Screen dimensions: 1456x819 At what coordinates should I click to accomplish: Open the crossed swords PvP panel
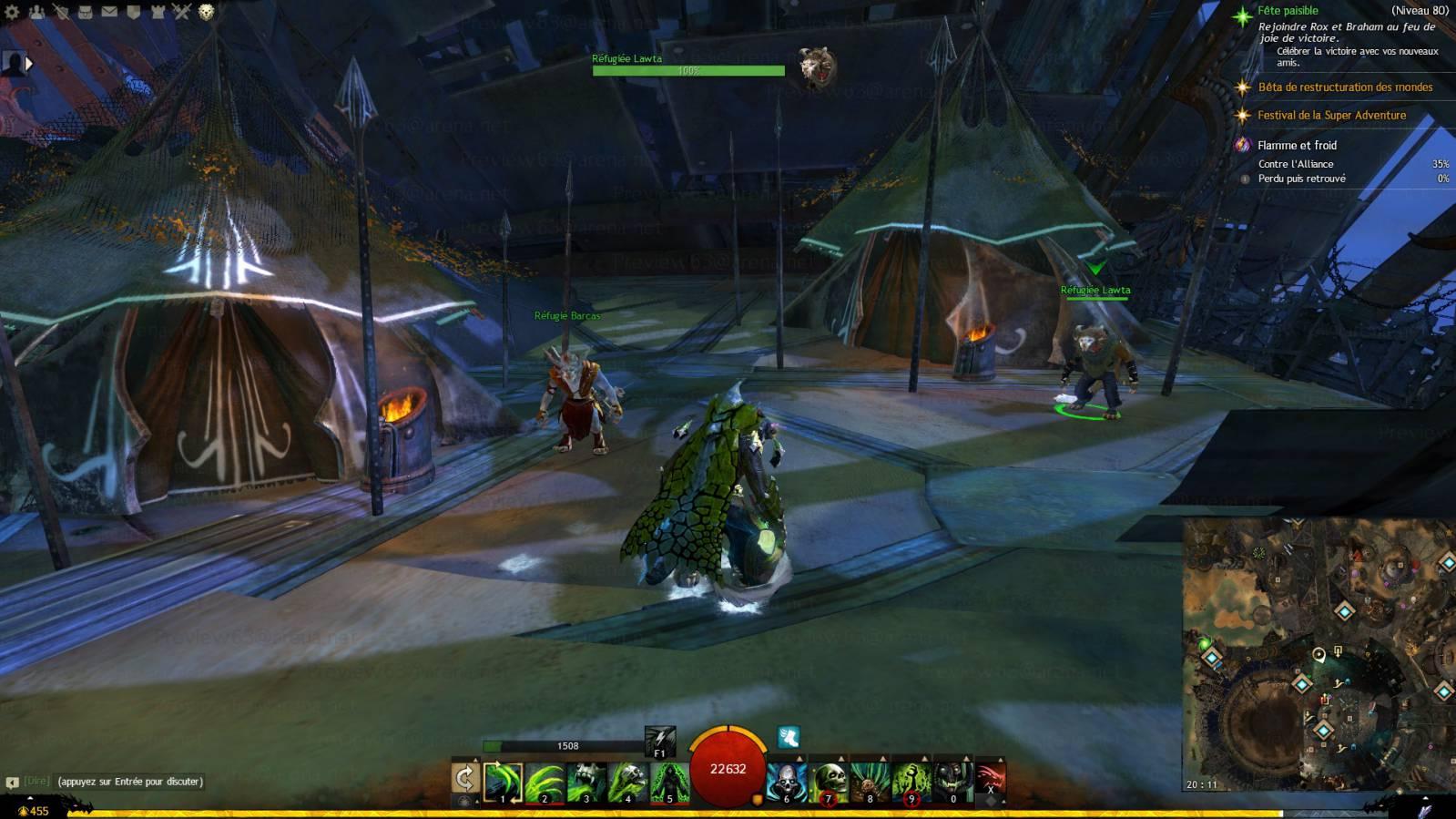click(182, 12)
